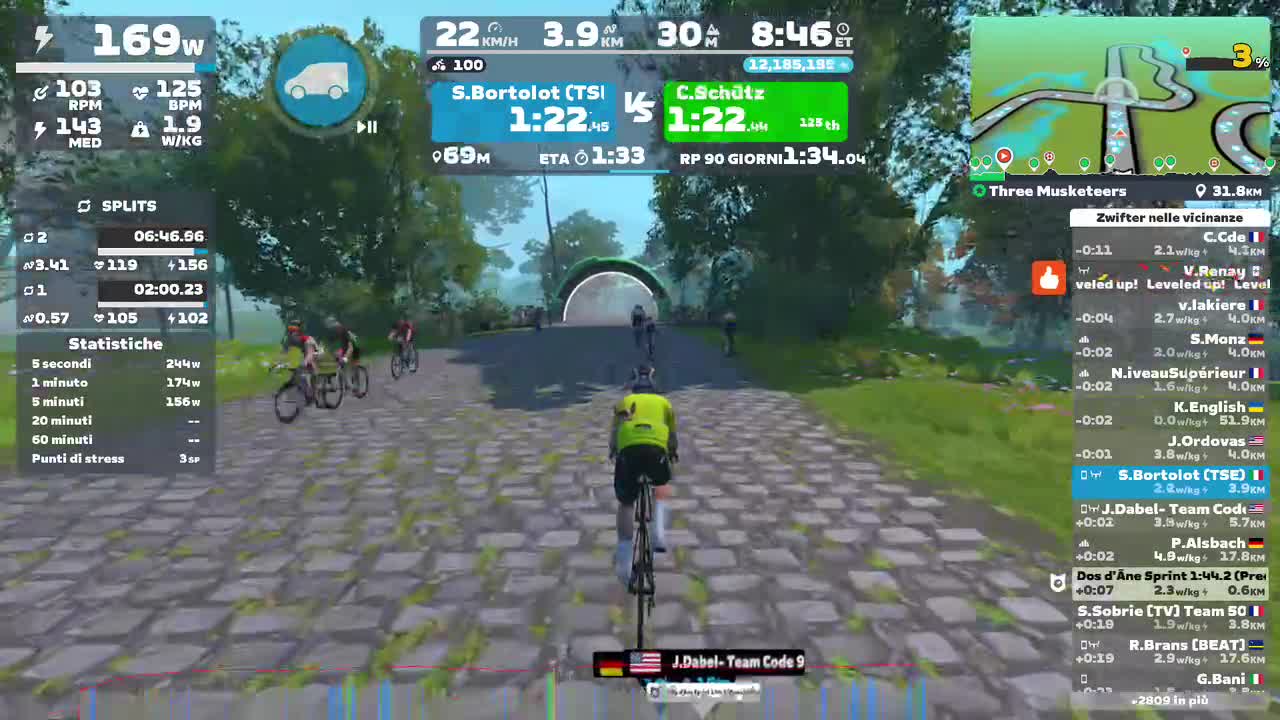This screenshot has height=720, width=1280.
Task: Click the pause/play icon beside the power-up
Action: (x=365, y=127)
